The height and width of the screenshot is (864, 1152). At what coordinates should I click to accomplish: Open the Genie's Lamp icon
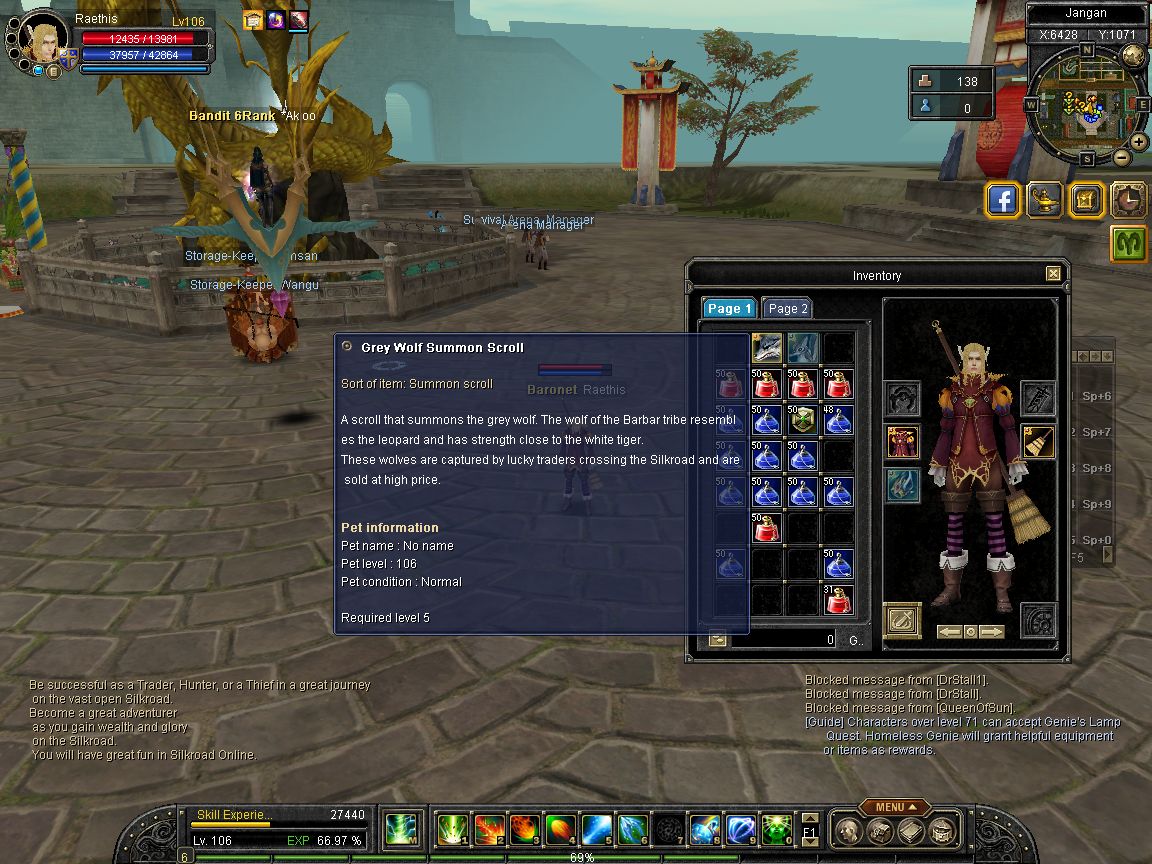[x=1045, y=200]
